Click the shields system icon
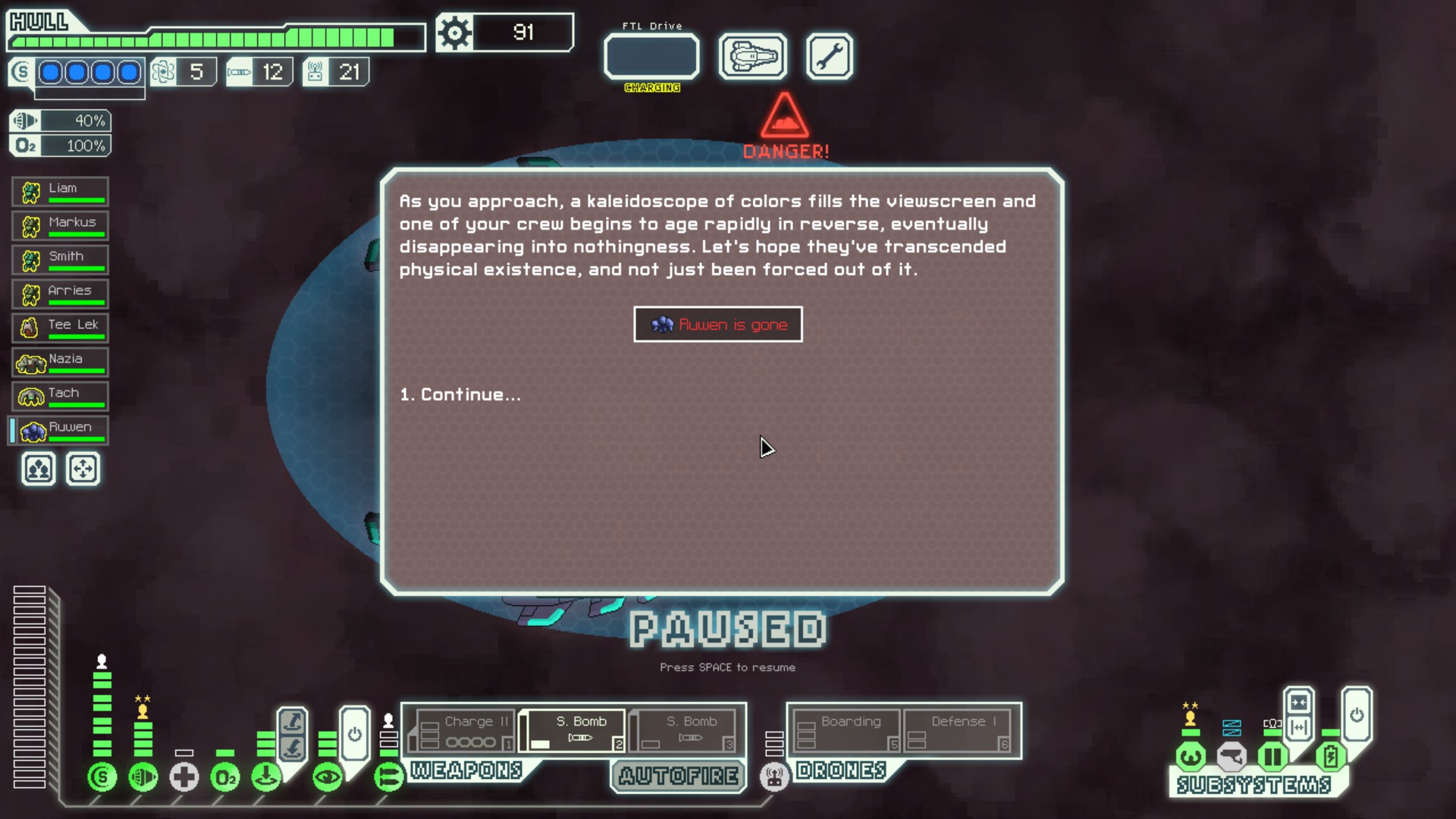The width and height of the screenshot is (1456, 819). point(102,777)
